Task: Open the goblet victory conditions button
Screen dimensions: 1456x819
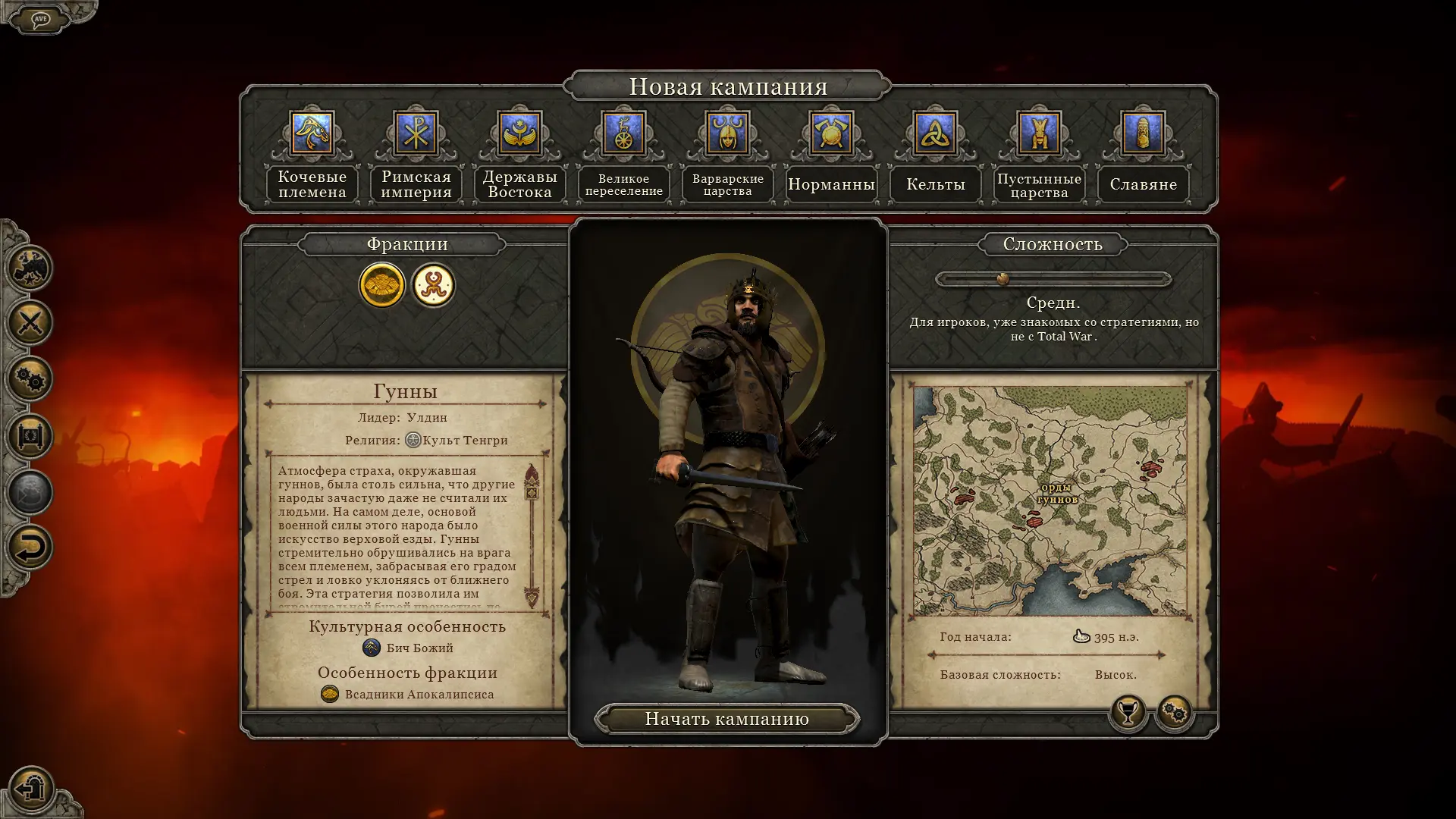Action: coord(1128,713)
